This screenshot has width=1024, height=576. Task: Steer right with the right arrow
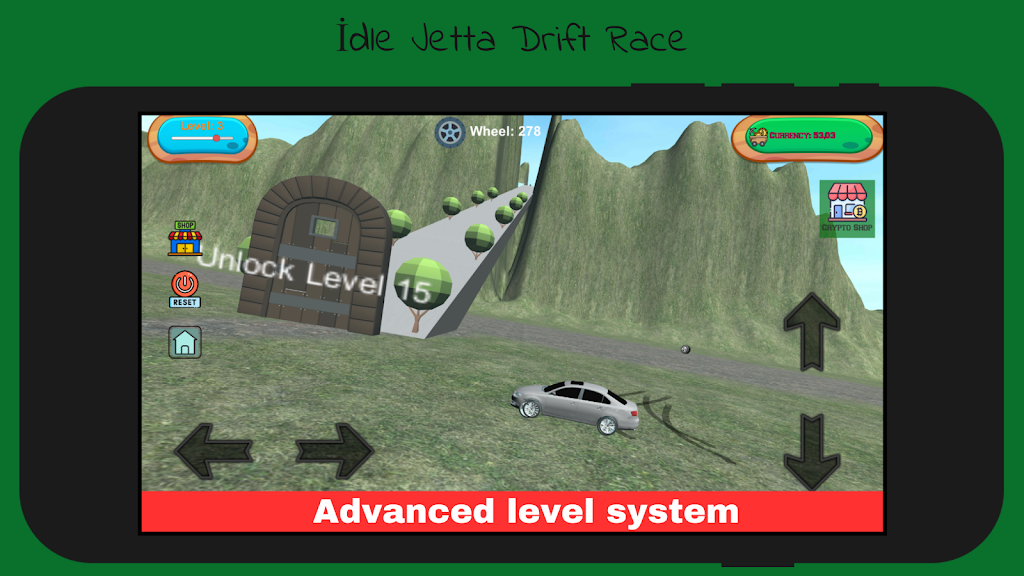[x=335, y=450]
